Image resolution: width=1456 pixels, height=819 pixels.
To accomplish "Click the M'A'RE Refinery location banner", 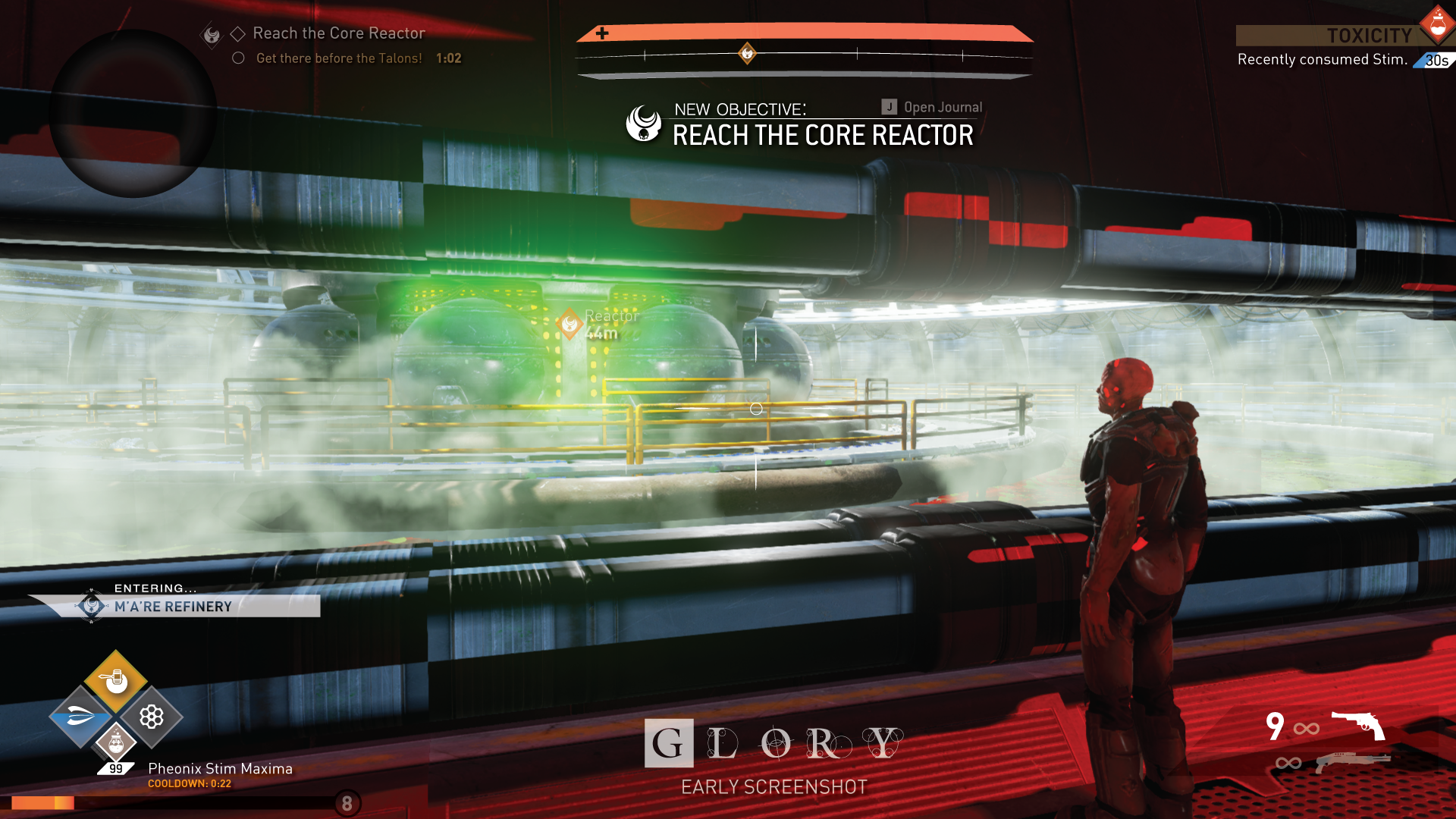I will point(174,607).
